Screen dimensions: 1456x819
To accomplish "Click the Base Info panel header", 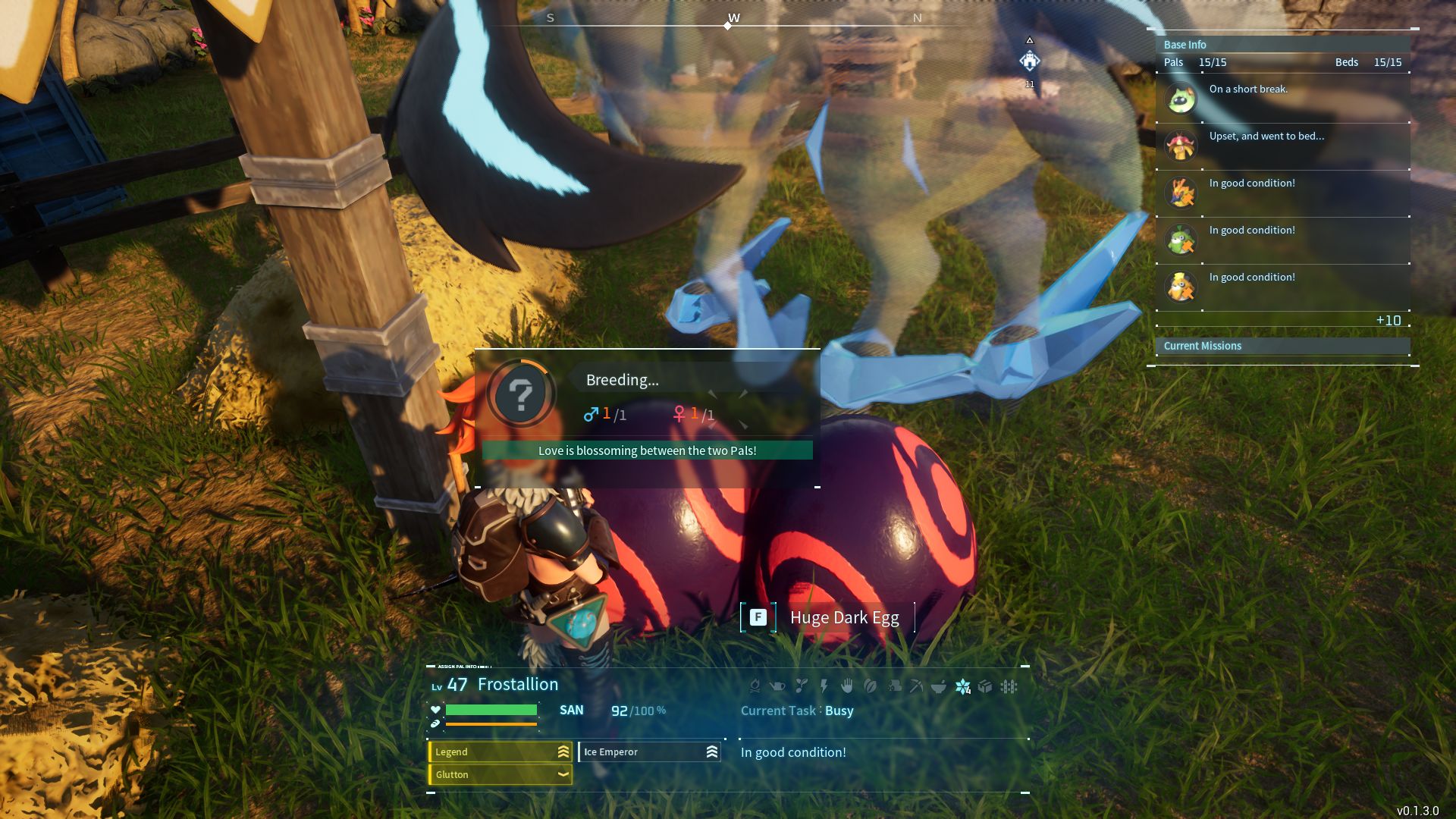I will (1185, 45).
